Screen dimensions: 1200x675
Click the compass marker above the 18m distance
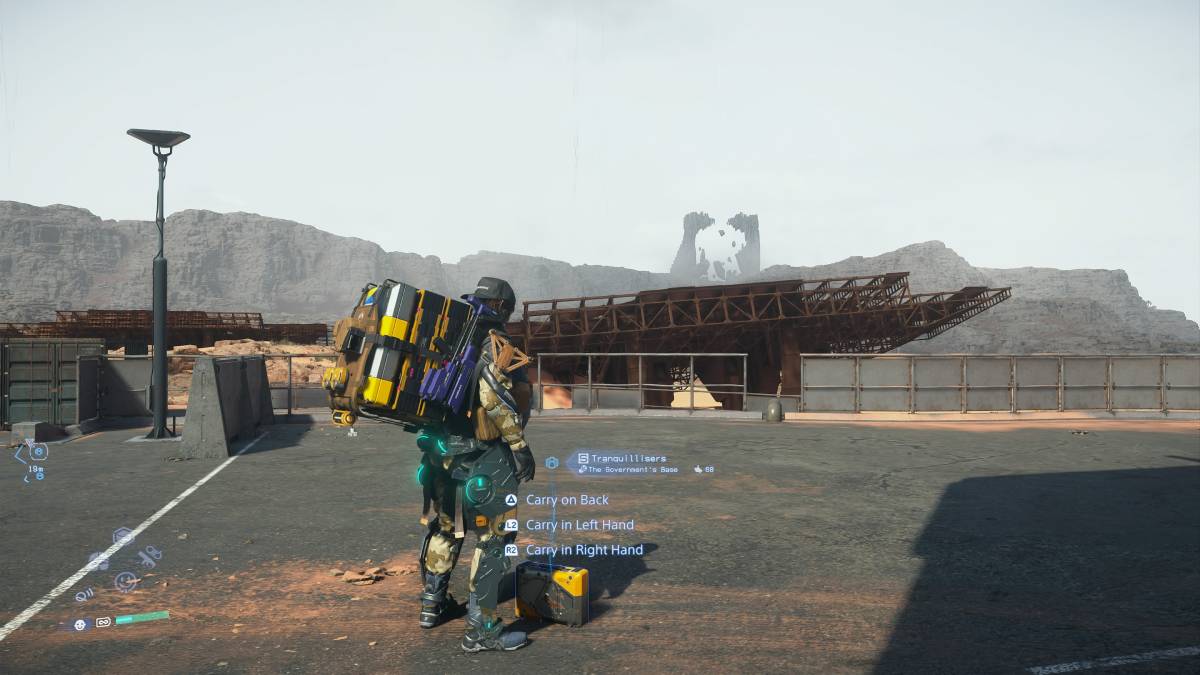click(x=38, y=451)
